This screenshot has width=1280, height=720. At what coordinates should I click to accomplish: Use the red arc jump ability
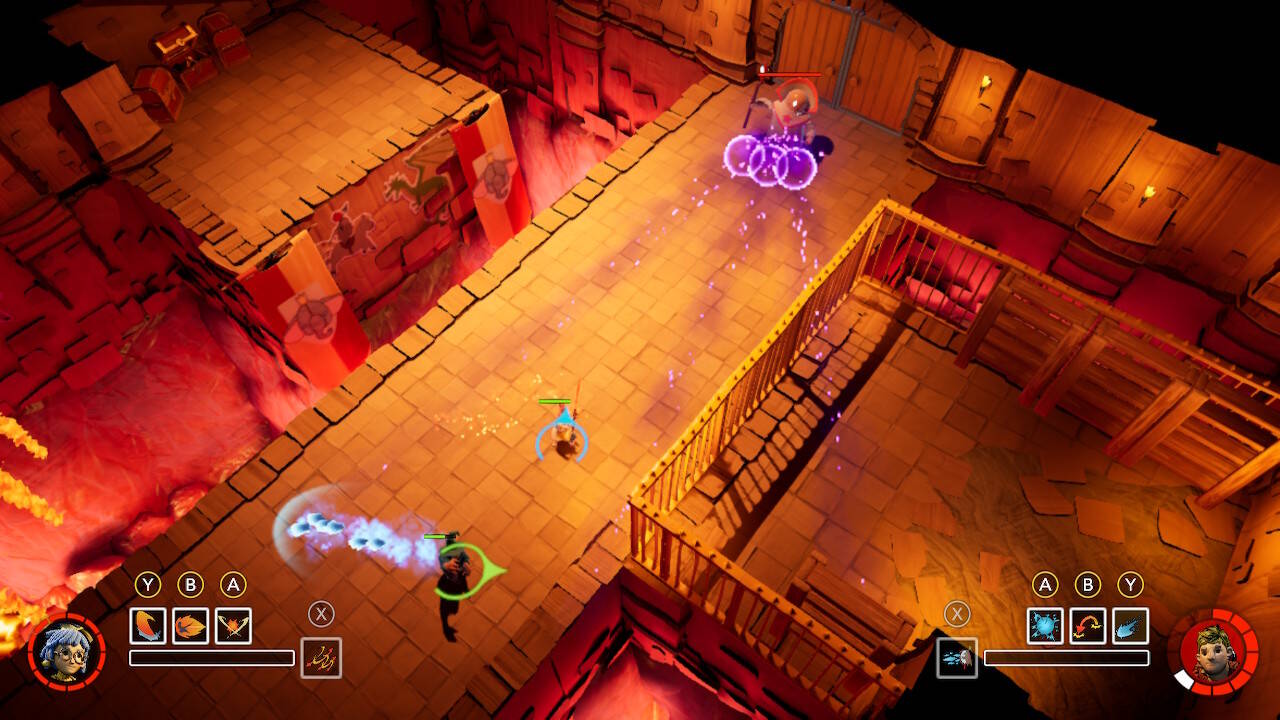(1087, 626)
